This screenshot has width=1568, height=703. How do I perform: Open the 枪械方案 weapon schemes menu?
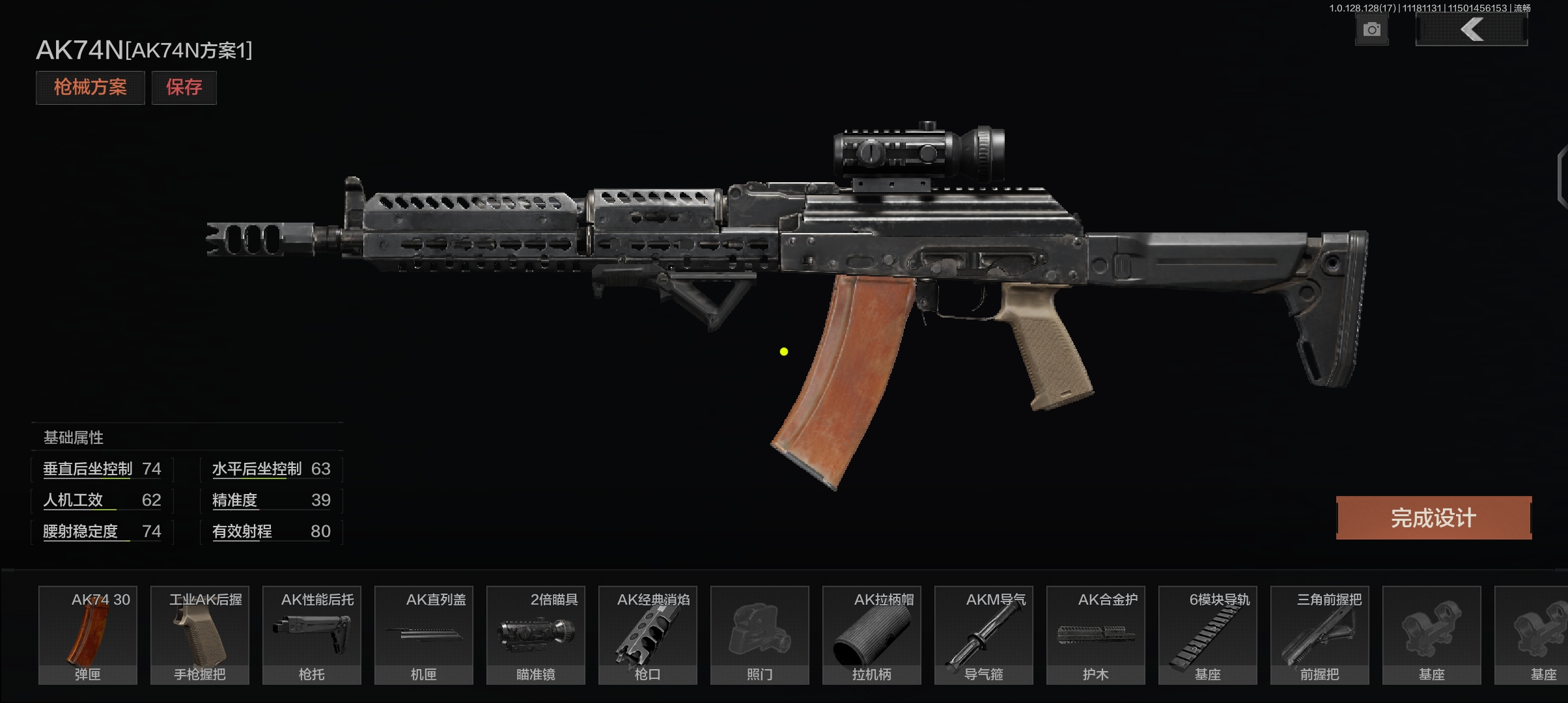coord(90,87)
